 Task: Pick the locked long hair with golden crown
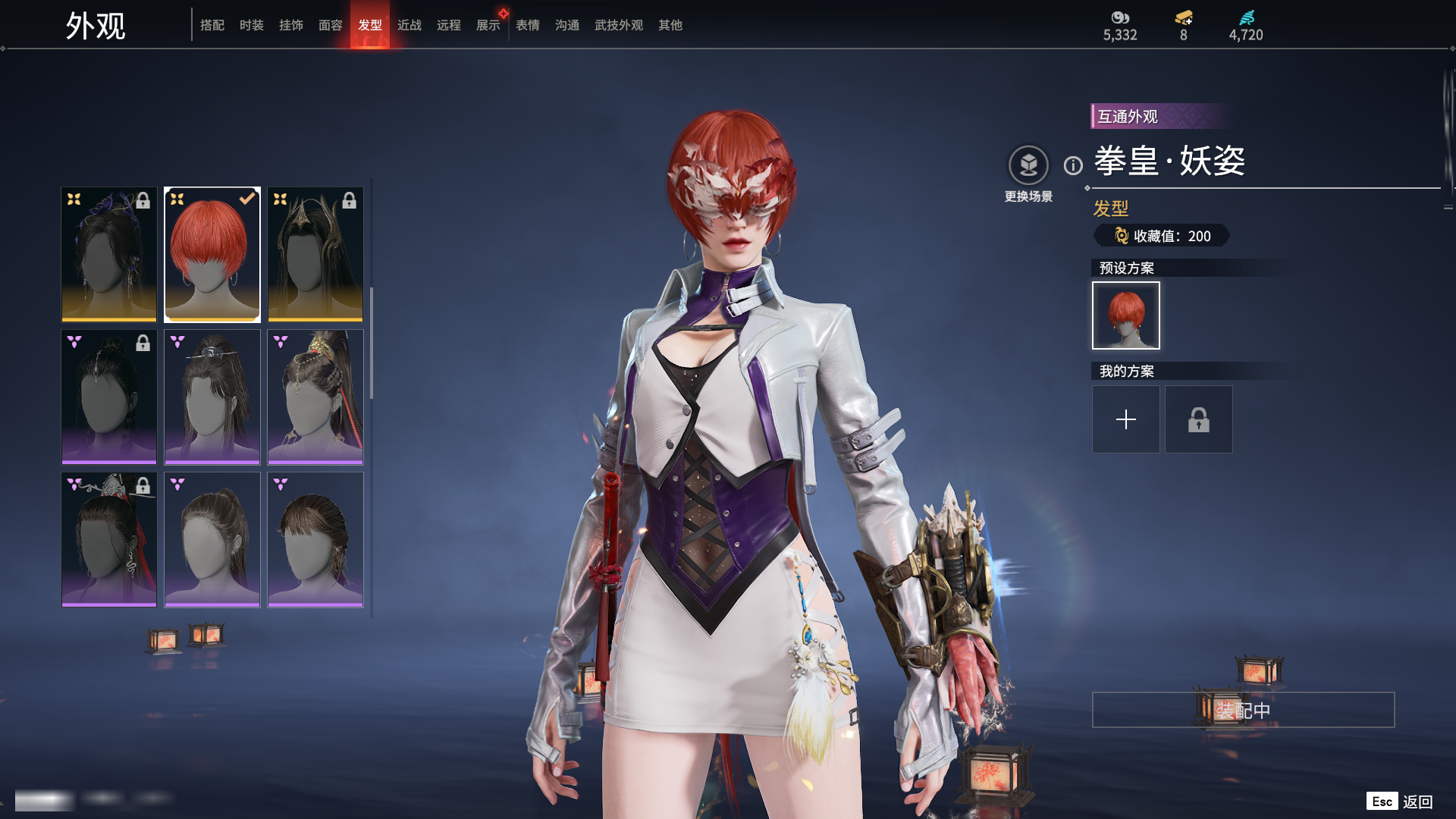click(x=315, y=255)
